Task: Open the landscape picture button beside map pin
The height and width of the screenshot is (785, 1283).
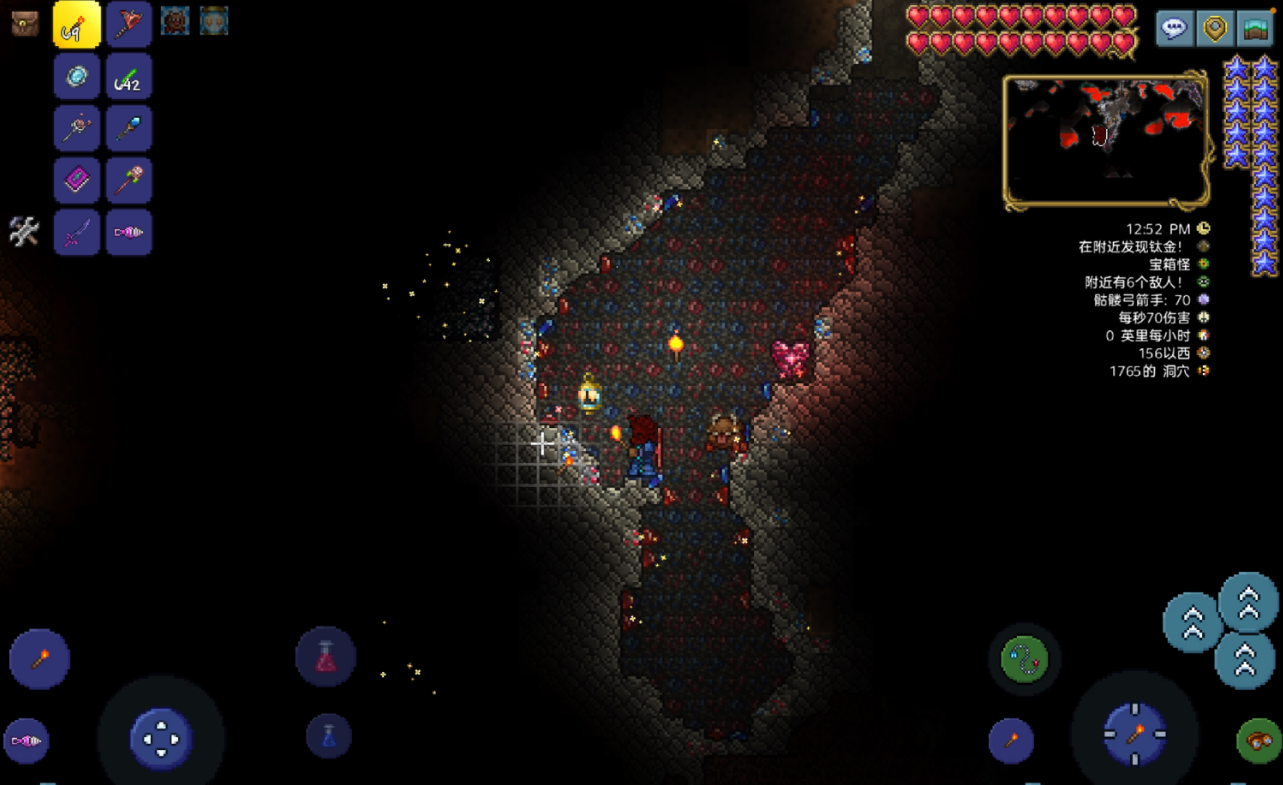Action: (x=1256, y=29)
